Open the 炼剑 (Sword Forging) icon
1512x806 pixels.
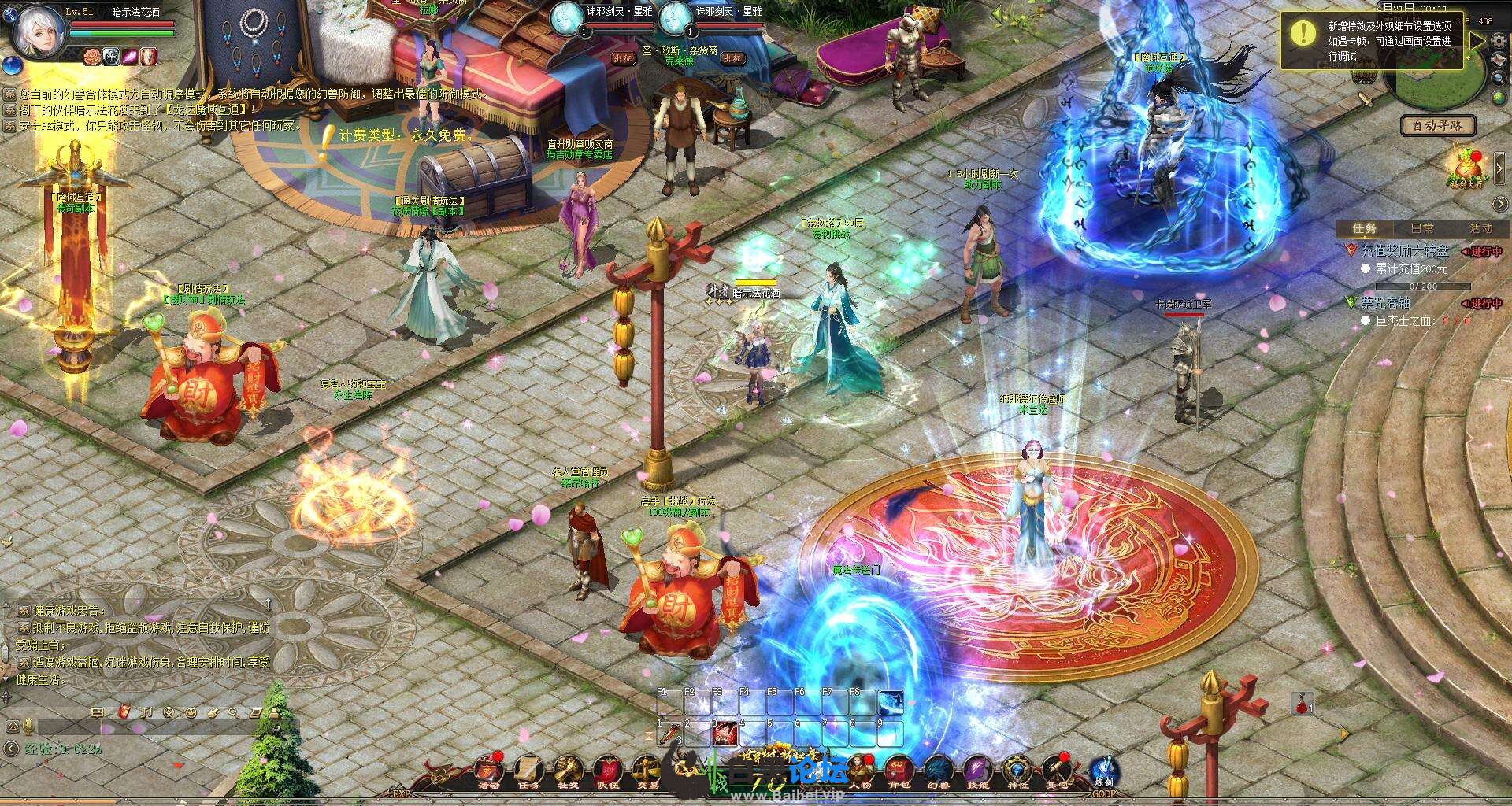(x=1102, y=771)
